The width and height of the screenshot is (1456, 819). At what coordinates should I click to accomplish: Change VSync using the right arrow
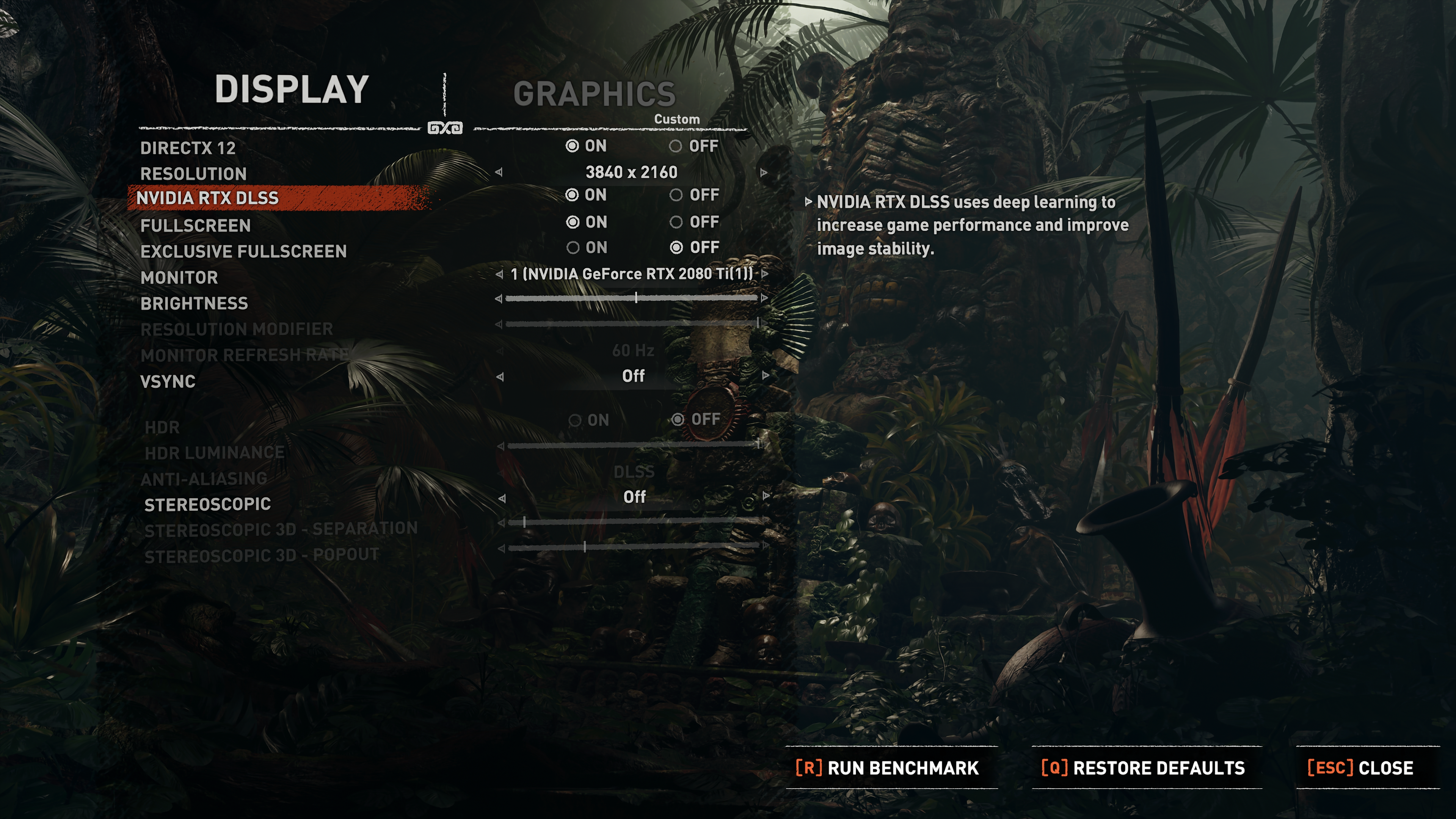[766, 375]
